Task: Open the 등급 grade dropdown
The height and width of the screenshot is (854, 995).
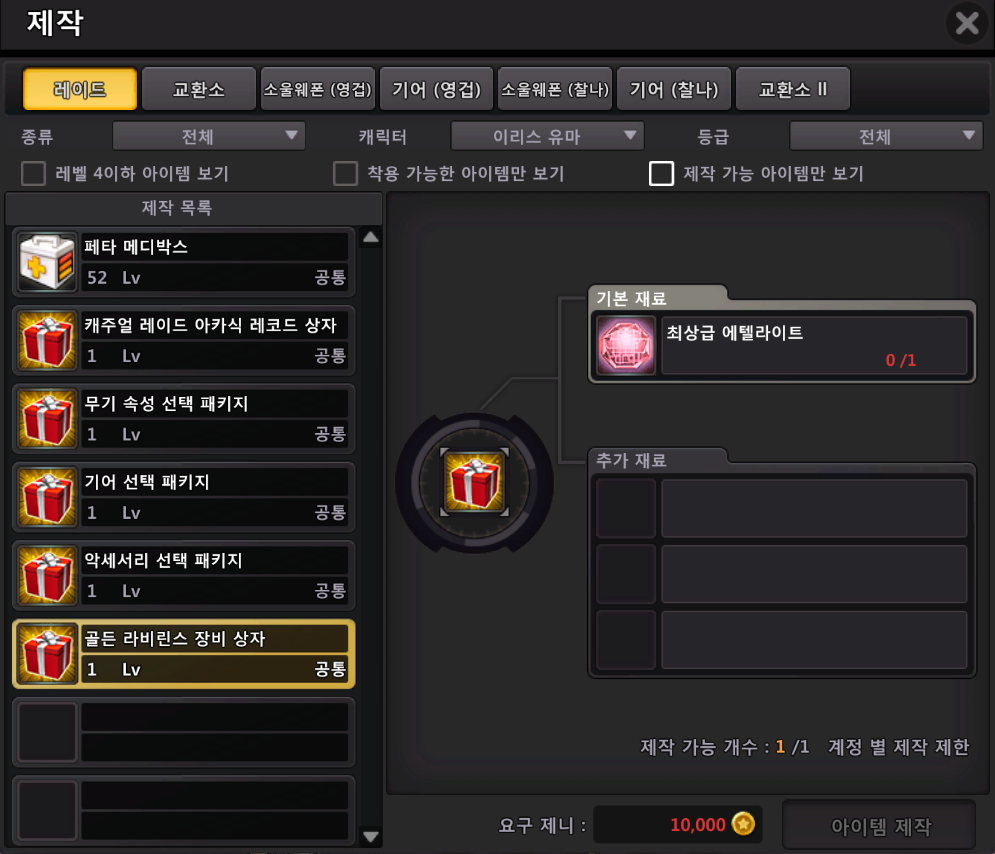Action: [x=886, y=136]
